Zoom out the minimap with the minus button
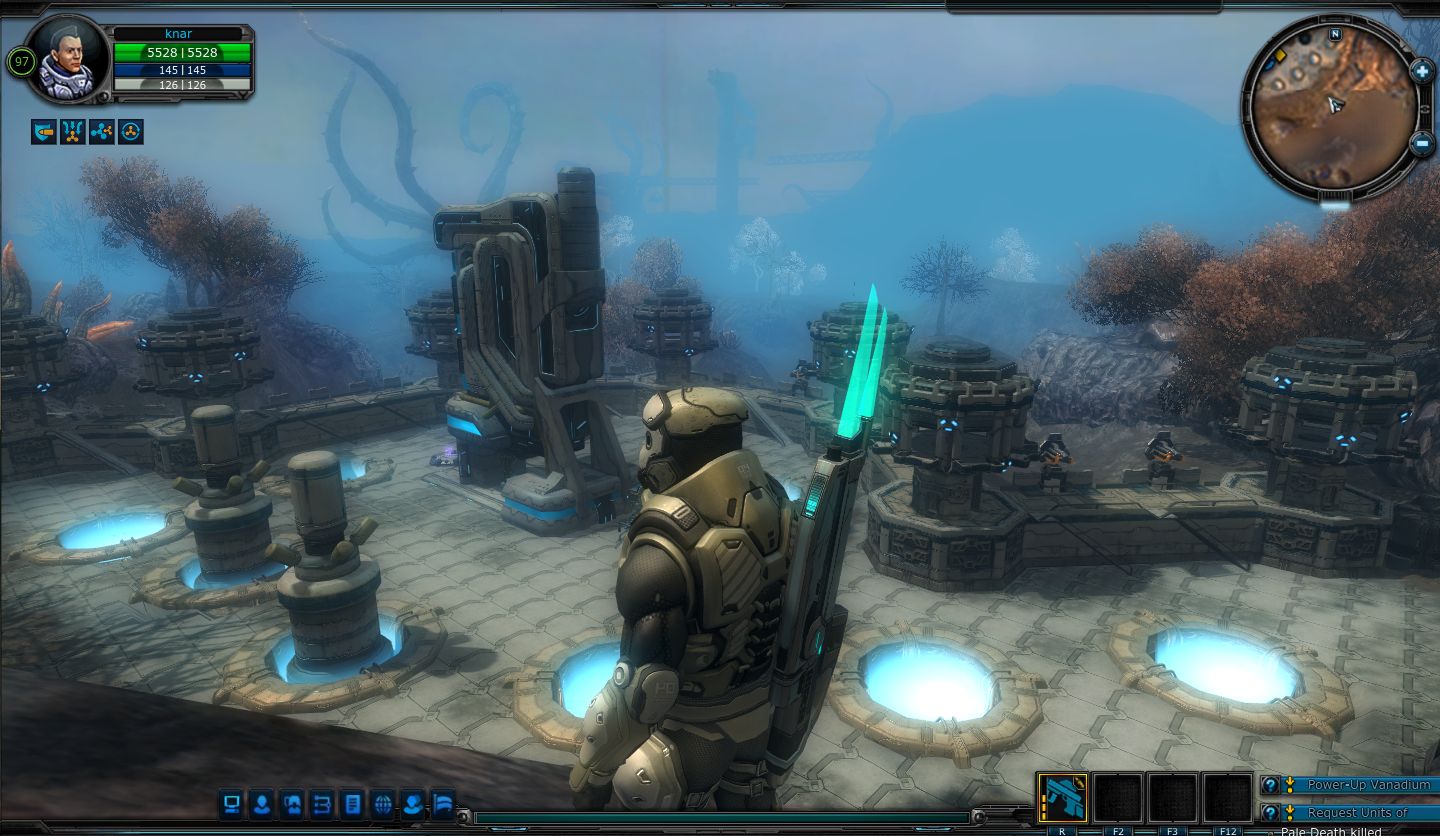Image resolution: width=1440 pixels, height=836 pixels. pyautogui.click(x=1422, y=143)
